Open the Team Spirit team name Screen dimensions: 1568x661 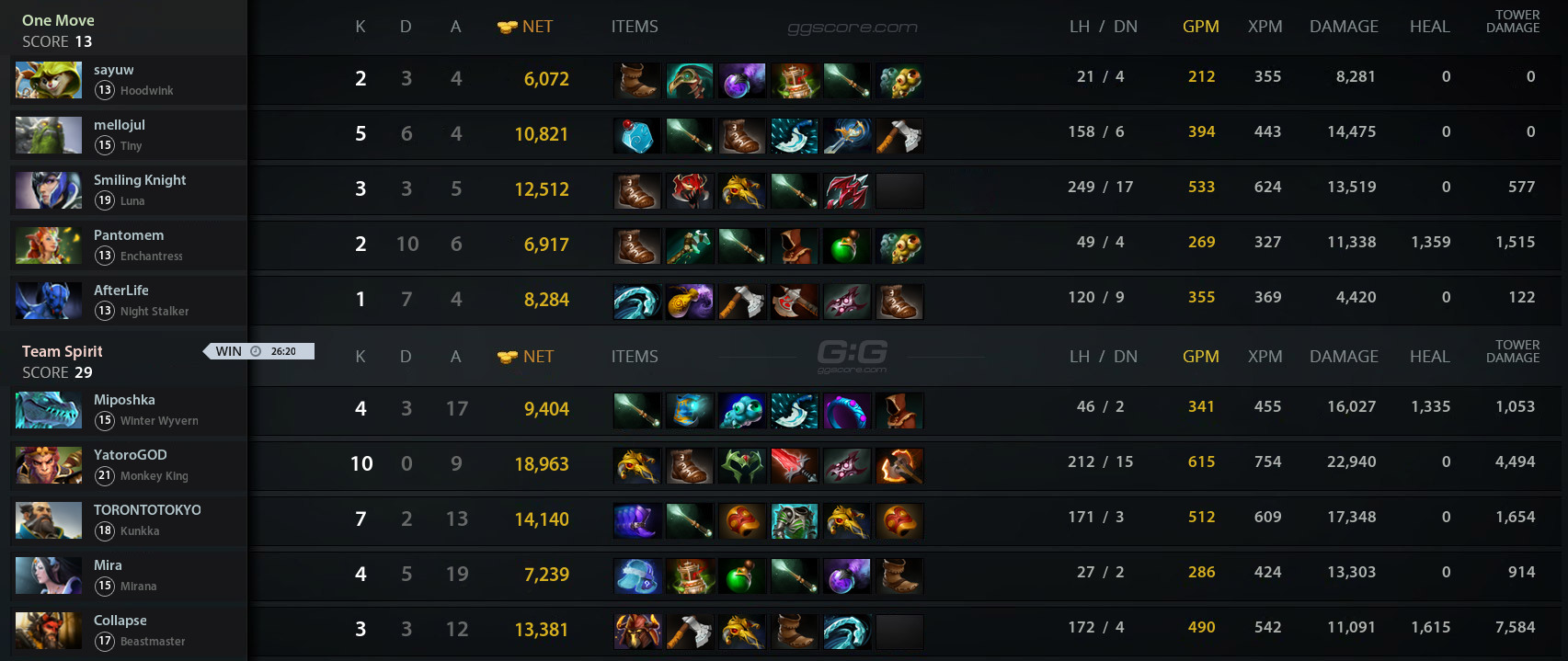62,351
